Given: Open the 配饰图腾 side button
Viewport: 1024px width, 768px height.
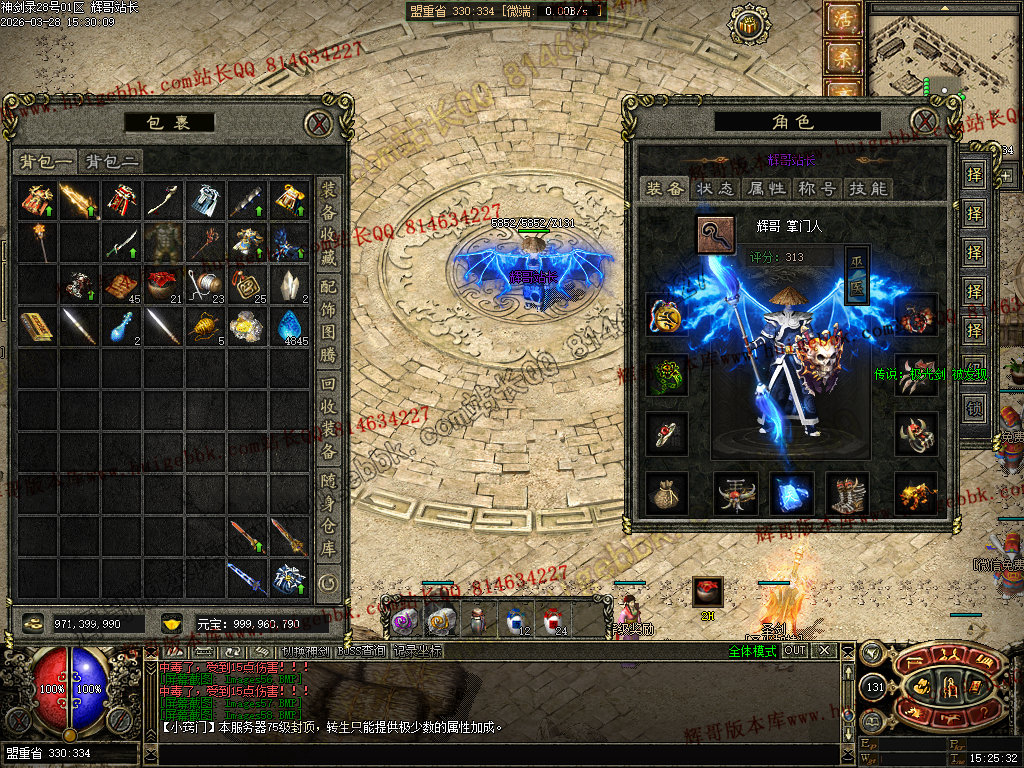Looking at the screenshot, I should click(x=328, y=322).
